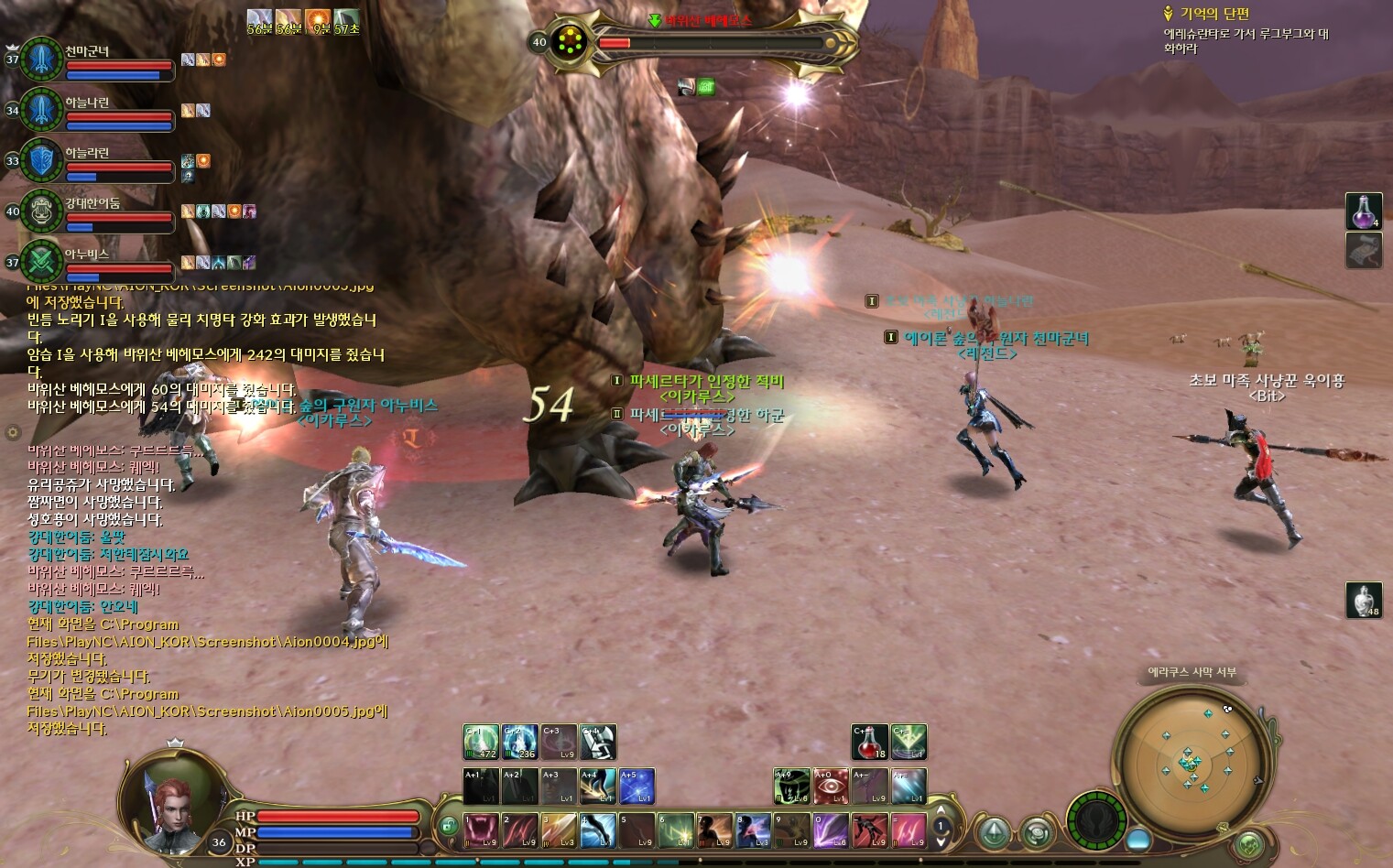Screen dimensions: 1393x868
Task: Click the boss target frame at top
Action: point(696,41)
